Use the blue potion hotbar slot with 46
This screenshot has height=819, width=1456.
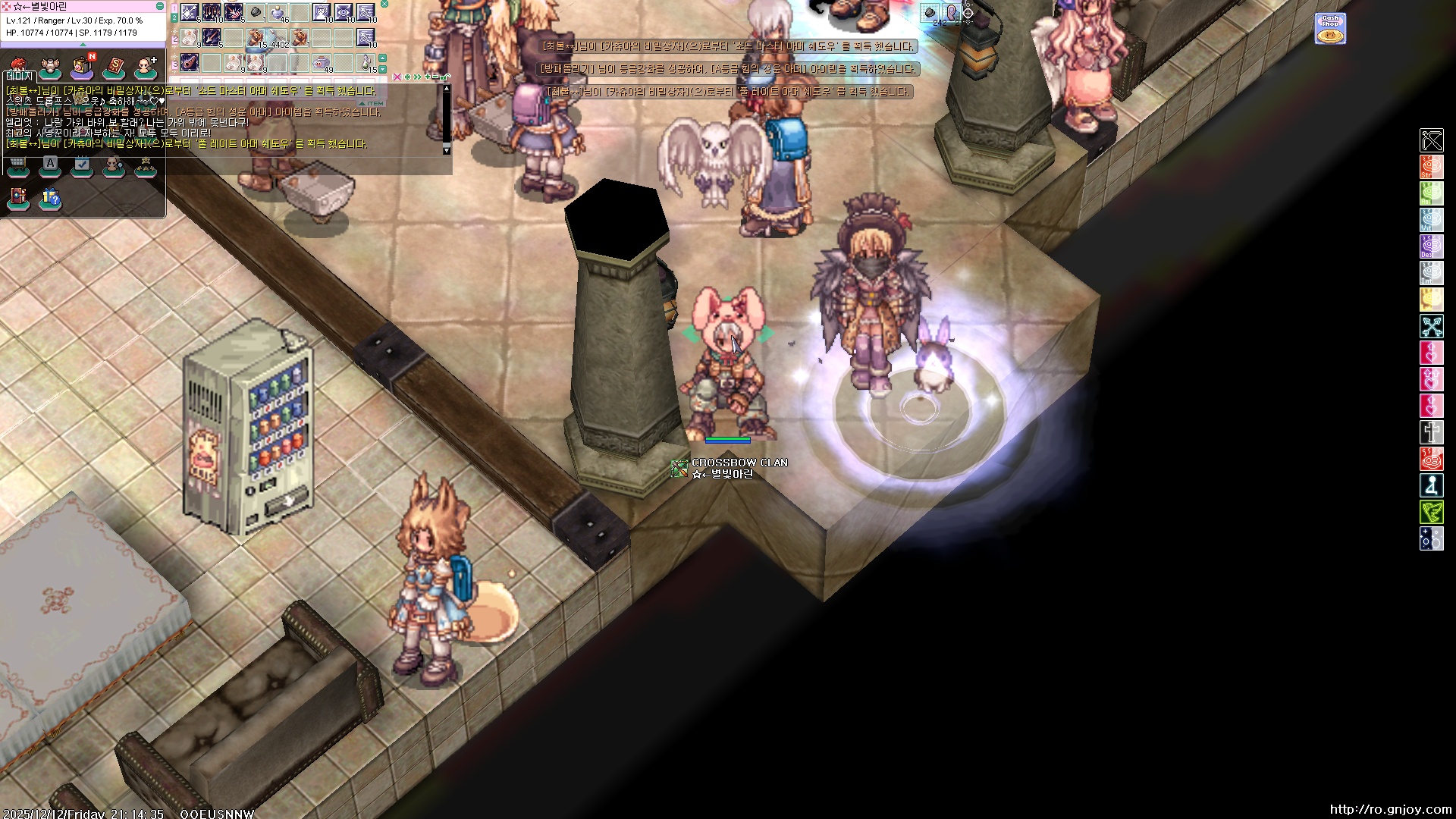coord(278,13)
